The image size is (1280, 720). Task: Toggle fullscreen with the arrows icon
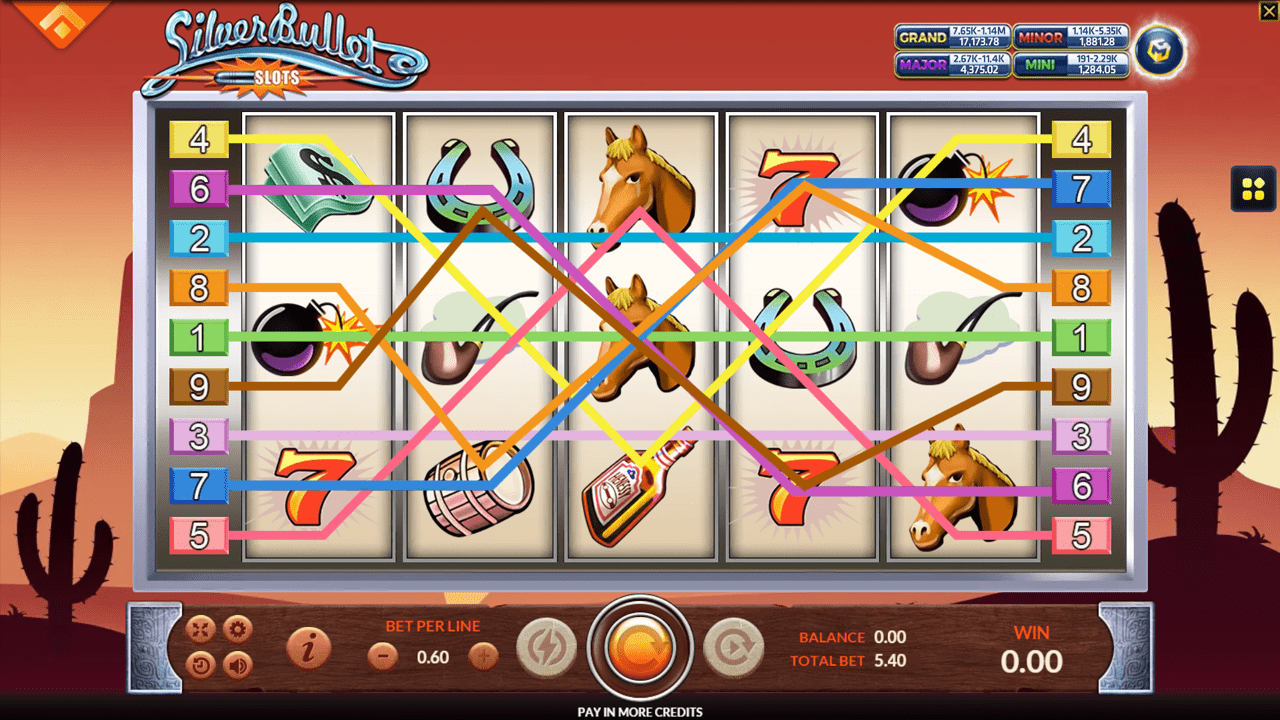tap(202, 629)
